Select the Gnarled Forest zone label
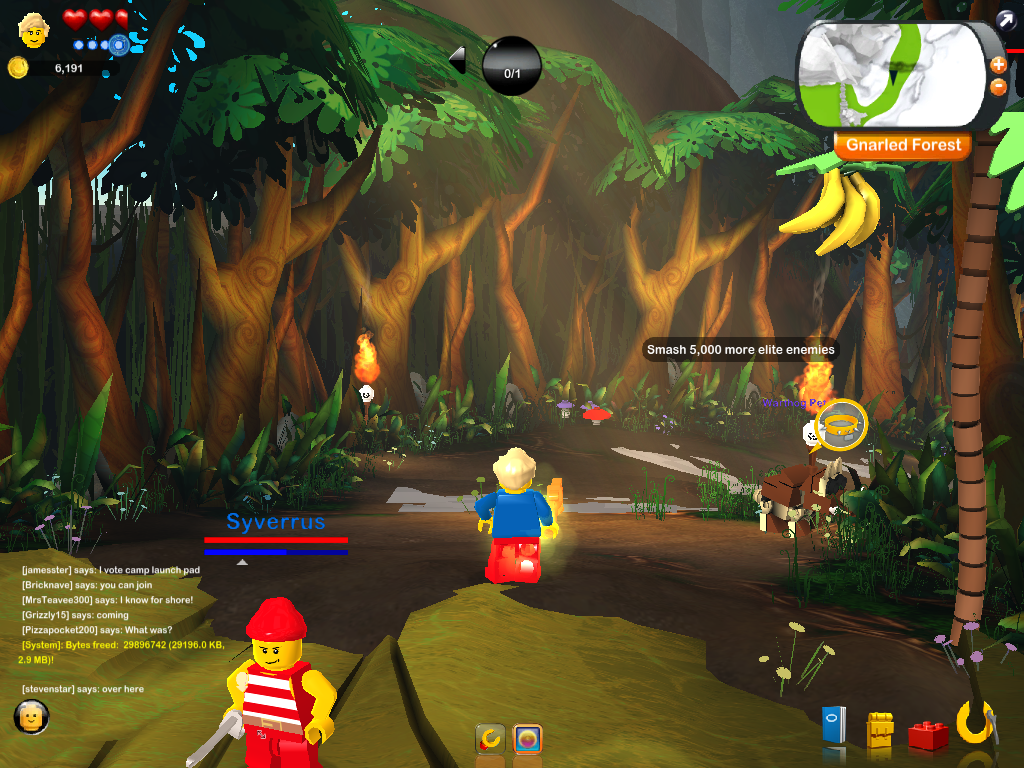The width and height of the screenshot is (1024, 768). [x=903, y=145]
